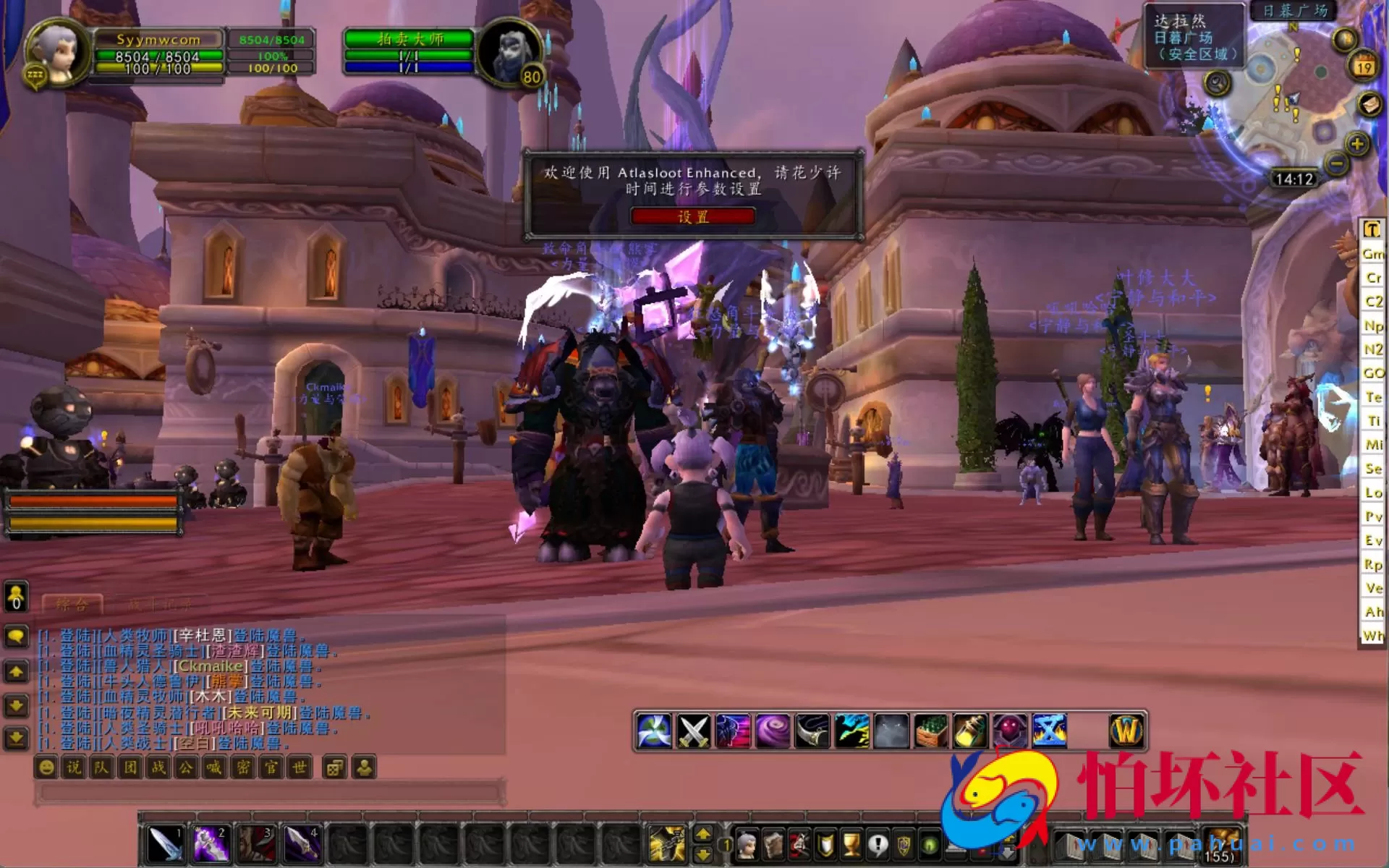
Task: Select the 说 say channel button
Action: 74,767
